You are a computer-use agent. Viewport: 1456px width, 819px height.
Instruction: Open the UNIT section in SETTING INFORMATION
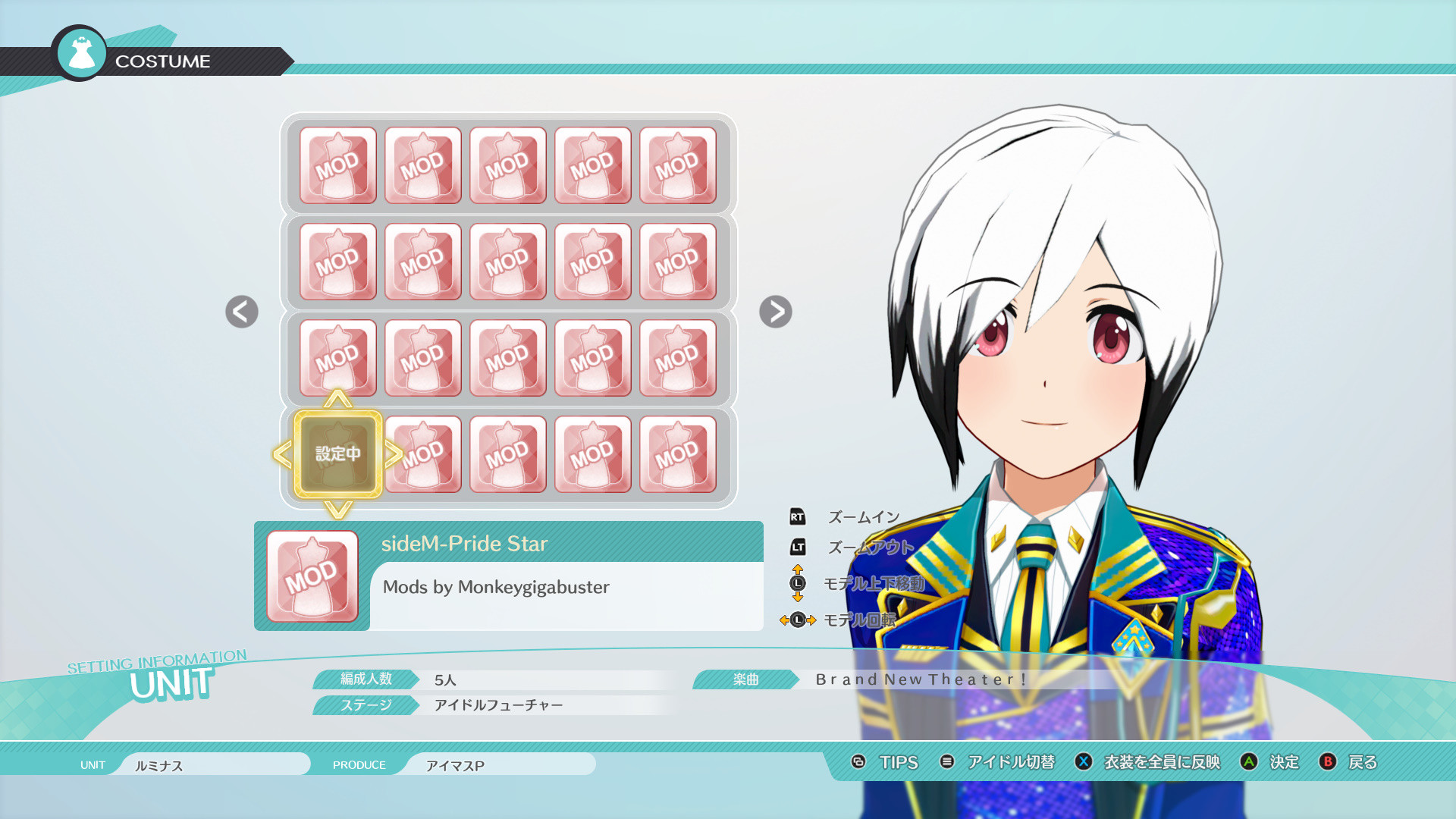pyautogui.click(x=171, y=682)
